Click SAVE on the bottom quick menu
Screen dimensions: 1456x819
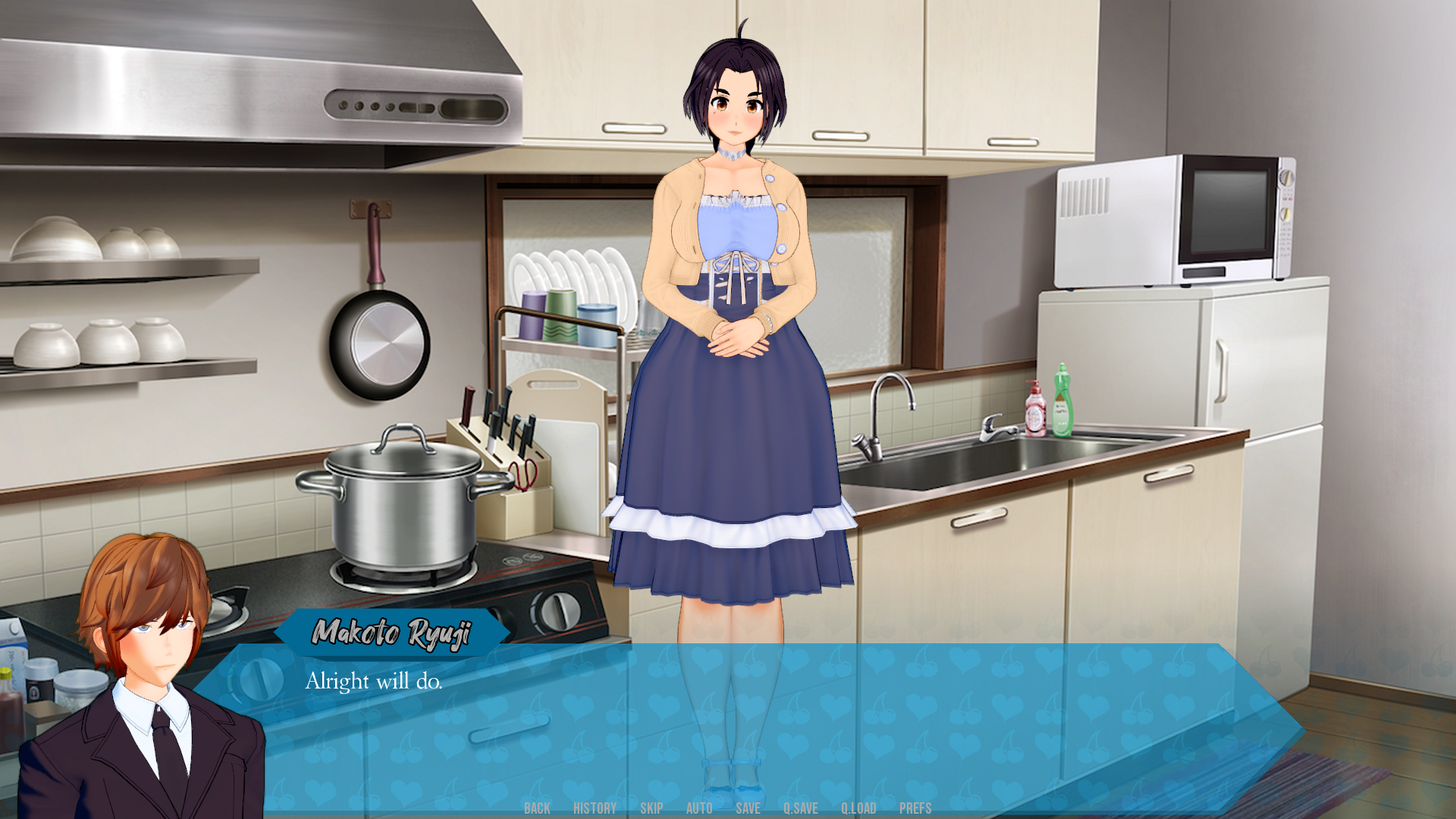click(748, 808)
